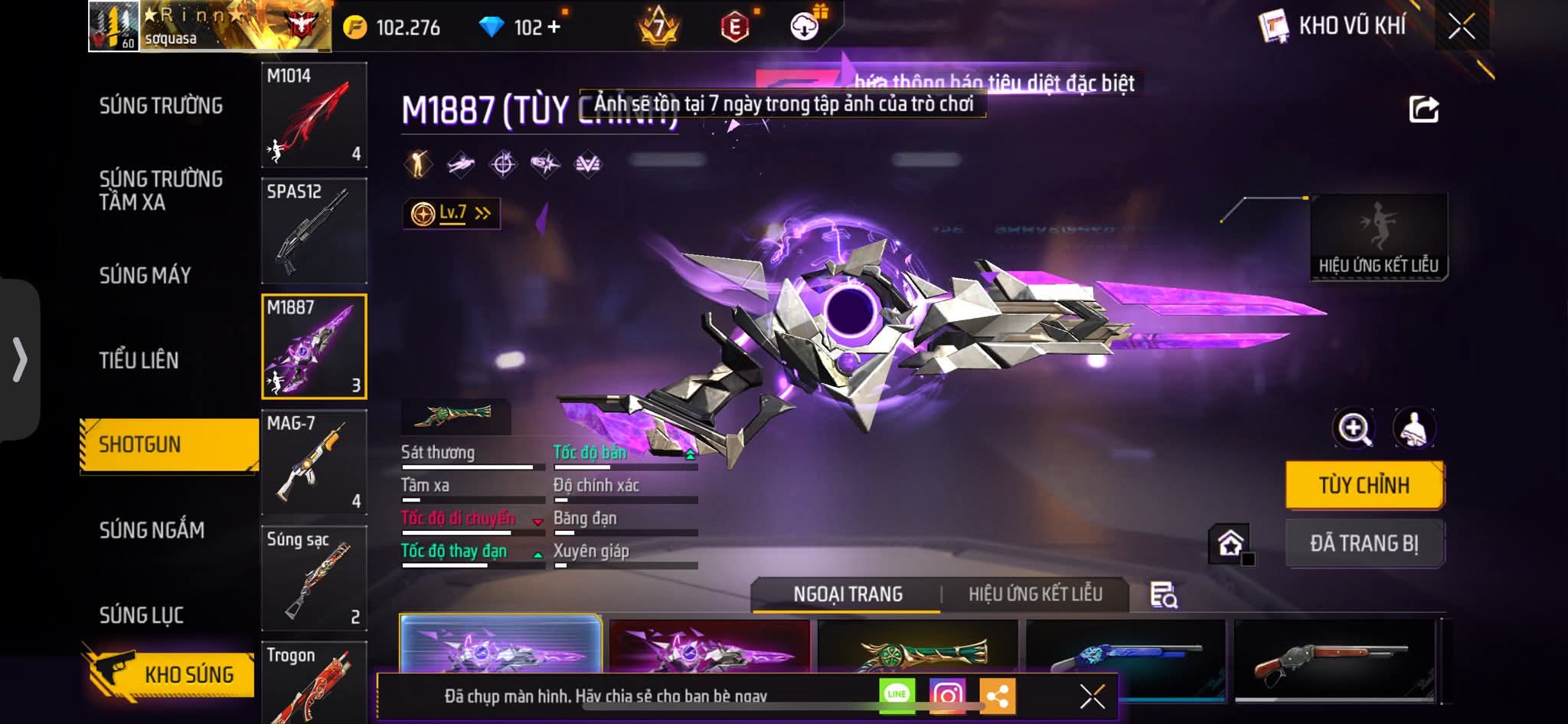Share screenshot via Instagram icon
The width and height of the screenshot is (1568, 724).
click(x=947, y=695)
